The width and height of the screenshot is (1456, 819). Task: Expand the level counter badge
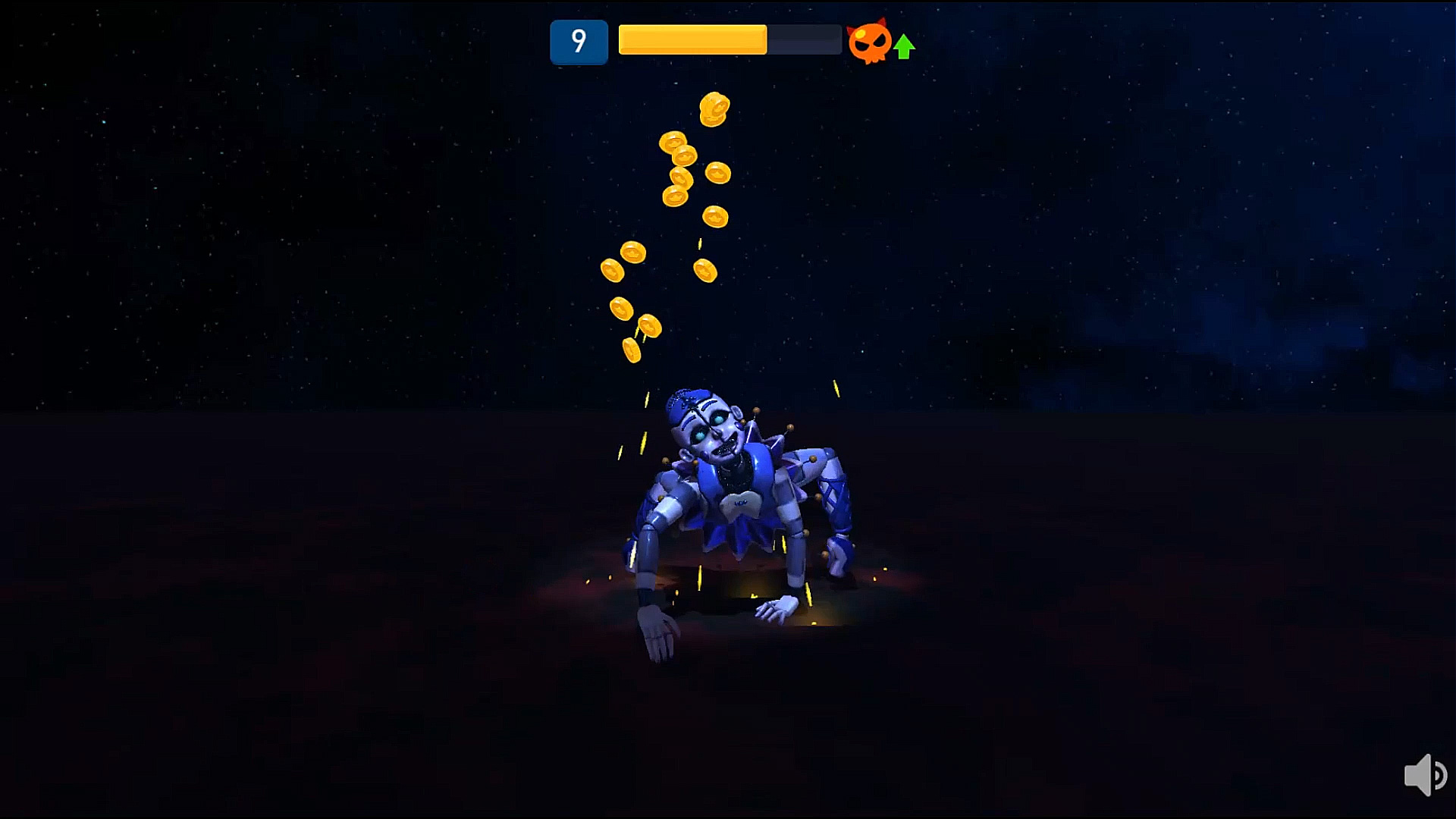pyautogui.click(x=579, y=42)
